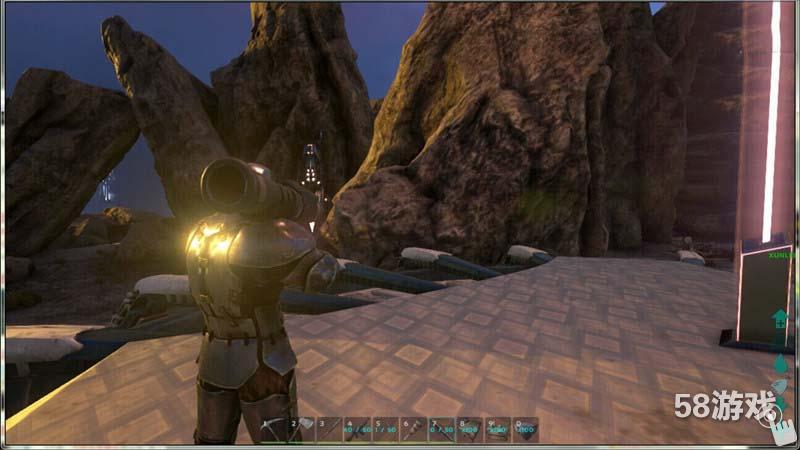
Task: Select the pickaxe in hotbar slot 1
Action: point(272,430)
